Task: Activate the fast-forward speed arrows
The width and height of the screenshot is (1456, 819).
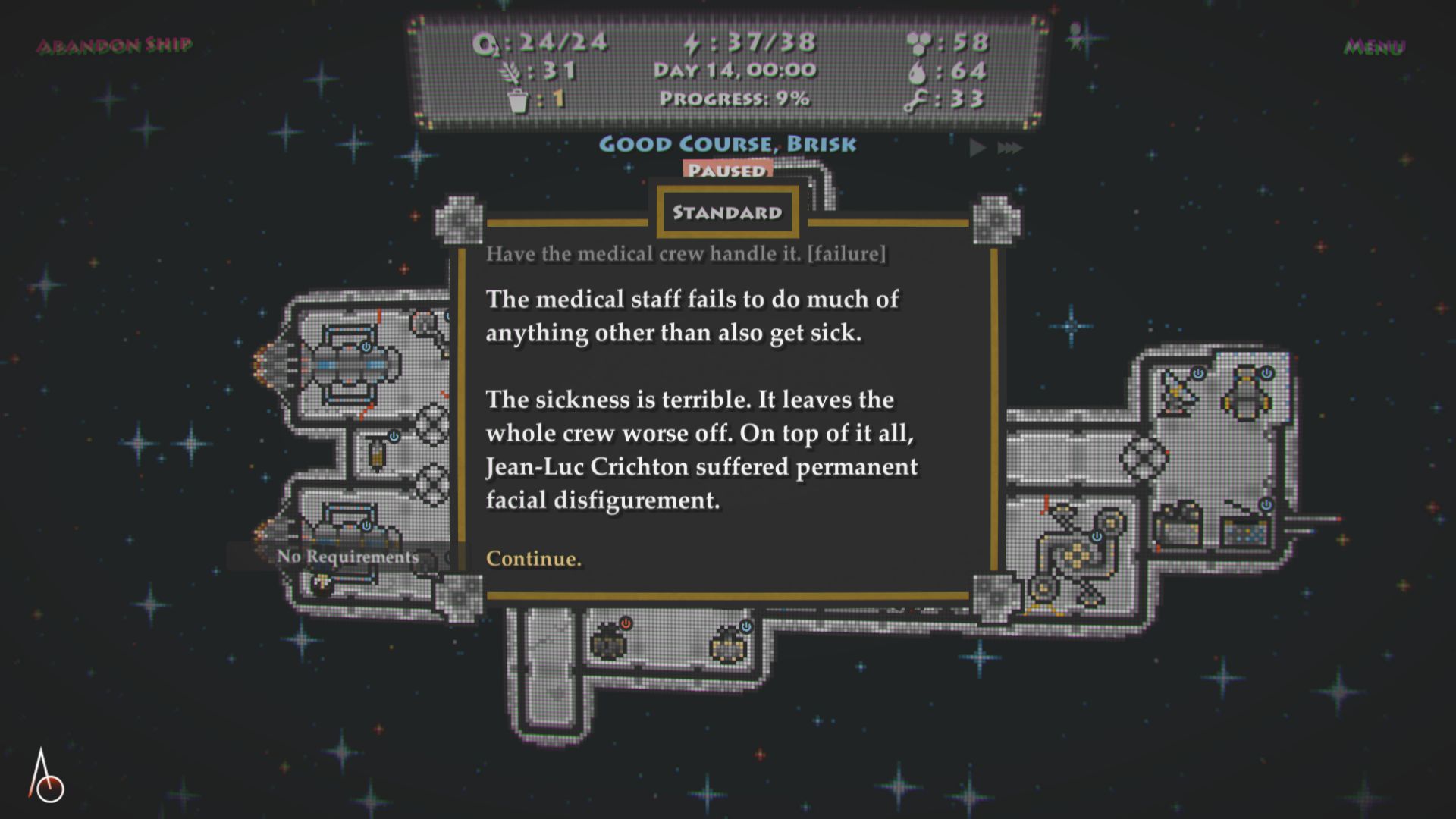Action: tap(1010, 147)
